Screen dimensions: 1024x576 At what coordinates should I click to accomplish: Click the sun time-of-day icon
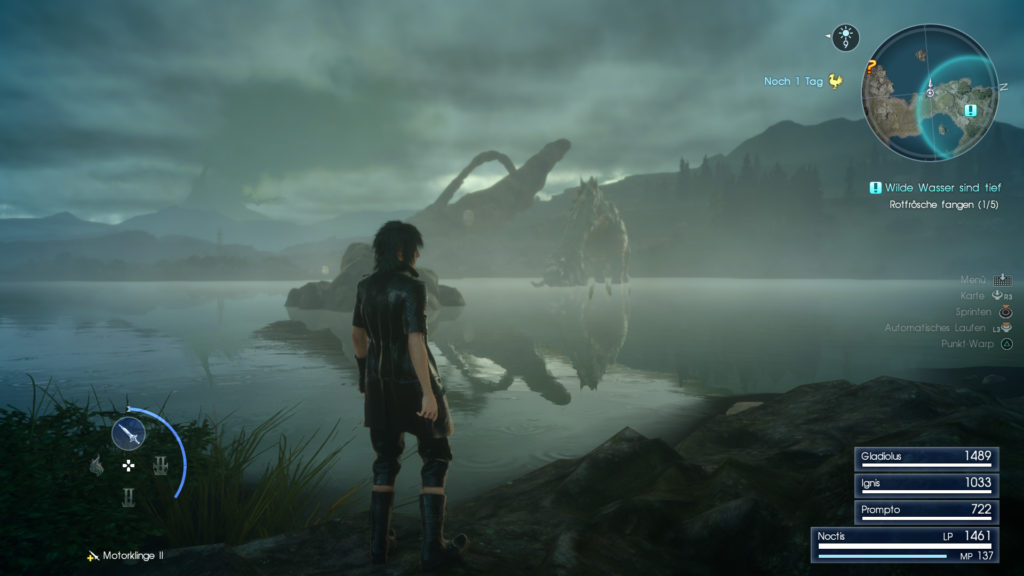[x=846, y=38]
